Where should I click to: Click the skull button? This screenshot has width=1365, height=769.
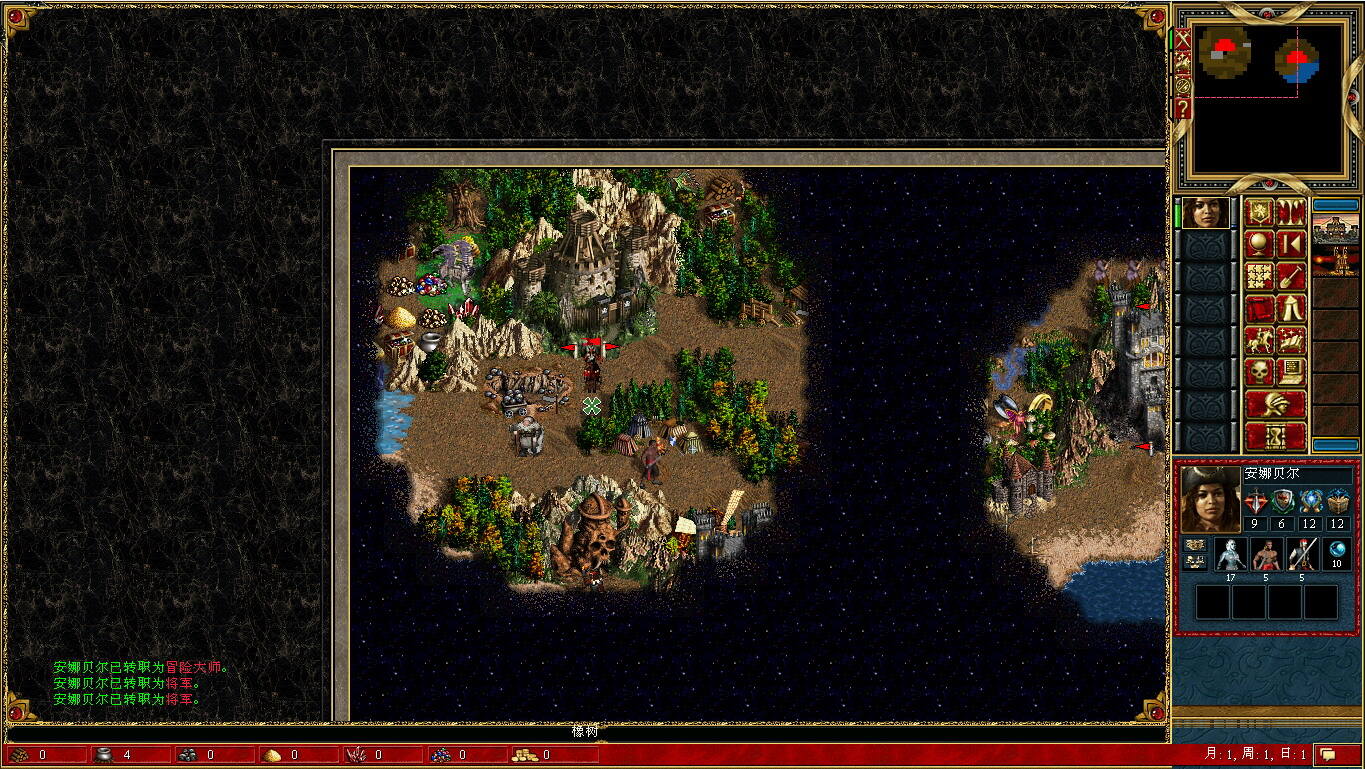1259,372
